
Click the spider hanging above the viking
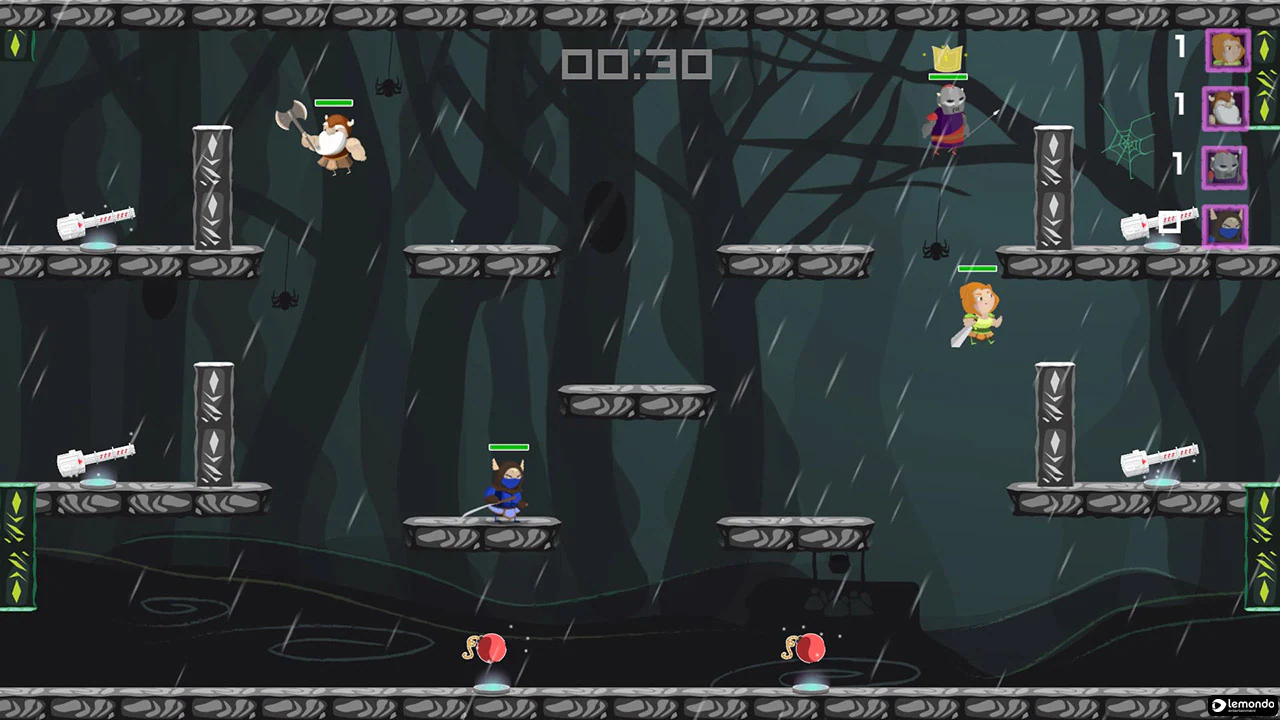pyautogui.click(x=388, y=88)
